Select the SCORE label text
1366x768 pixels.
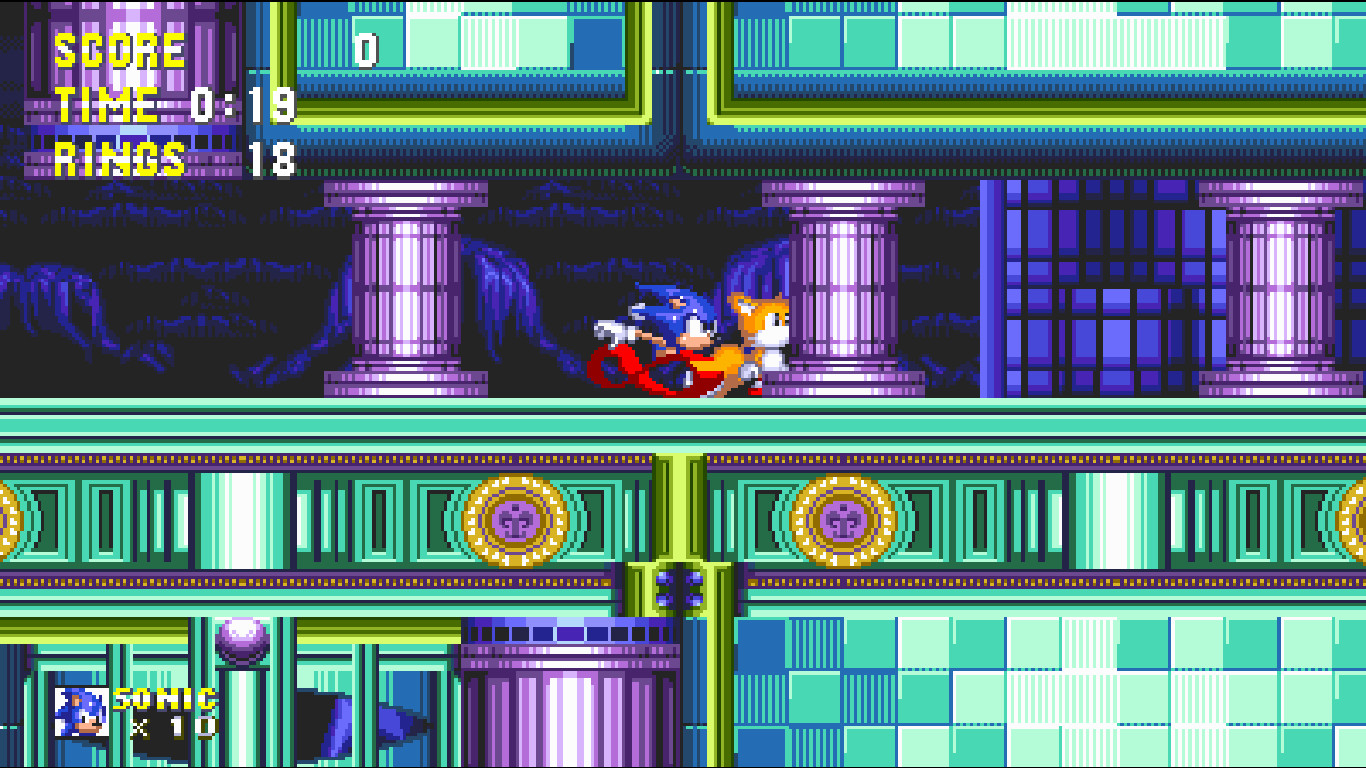point(117,51)
